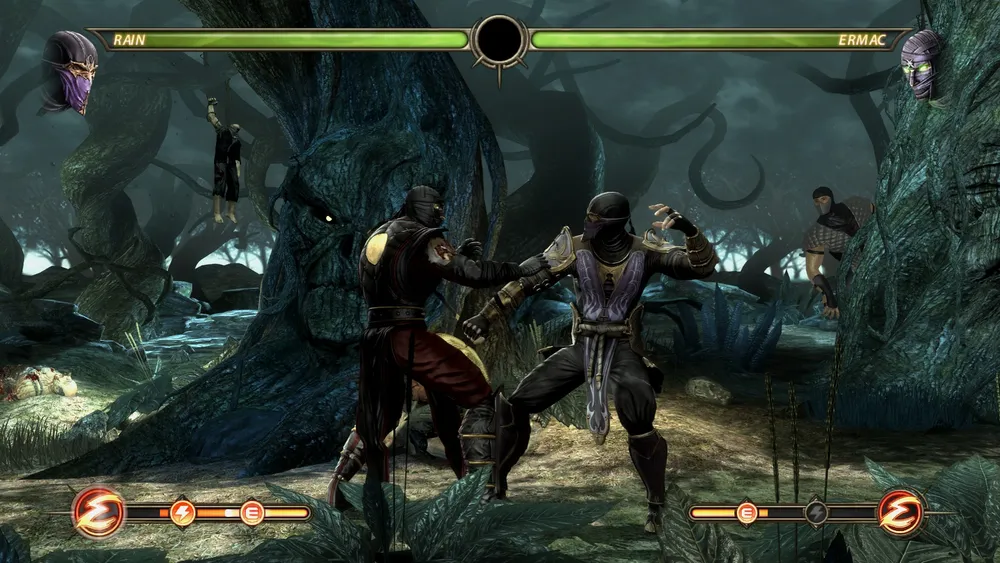This screenshot has height=563, width=1000.
Task: Select the glowing orange lightning bolt meter icon
Action: [x=182, y=513]
